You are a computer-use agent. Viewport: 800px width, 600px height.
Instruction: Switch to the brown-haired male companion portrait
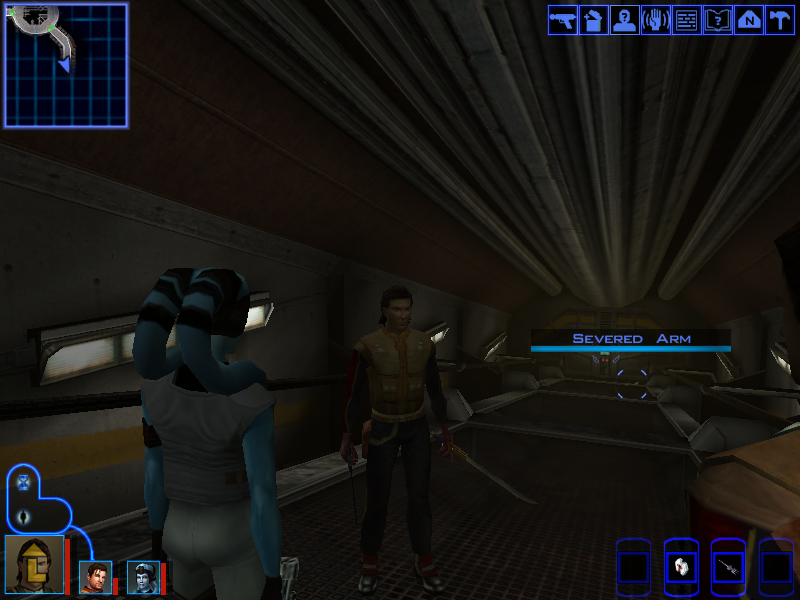[95, 577]
